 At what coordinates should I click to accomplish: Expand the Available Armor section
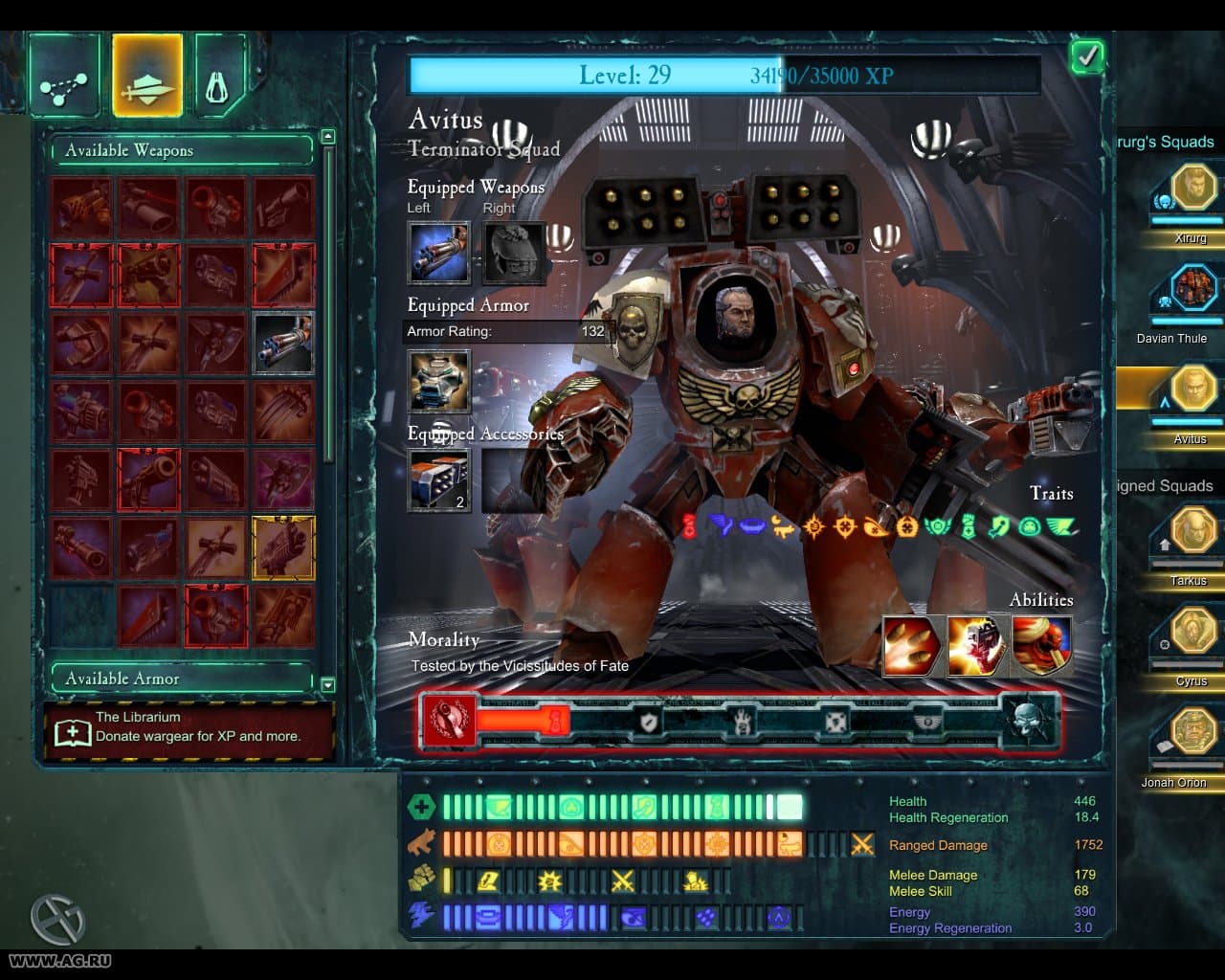click(x=182, y=679)
